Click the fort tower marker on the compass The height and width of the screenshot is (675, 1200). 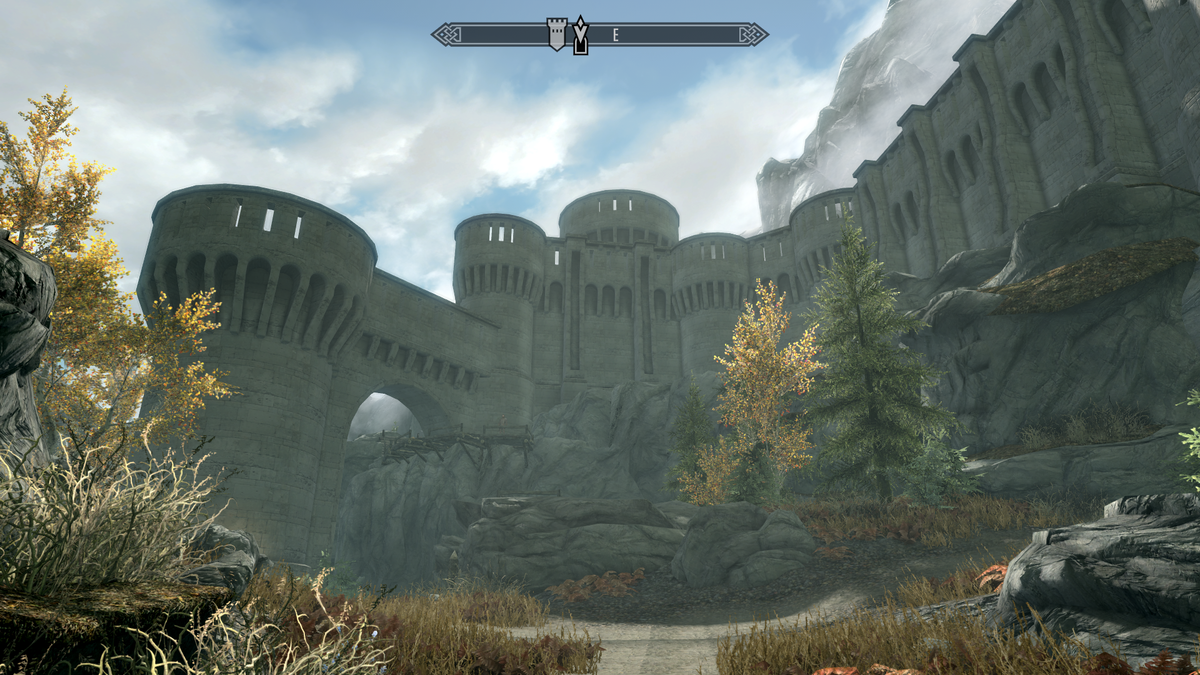click(557, 33)
